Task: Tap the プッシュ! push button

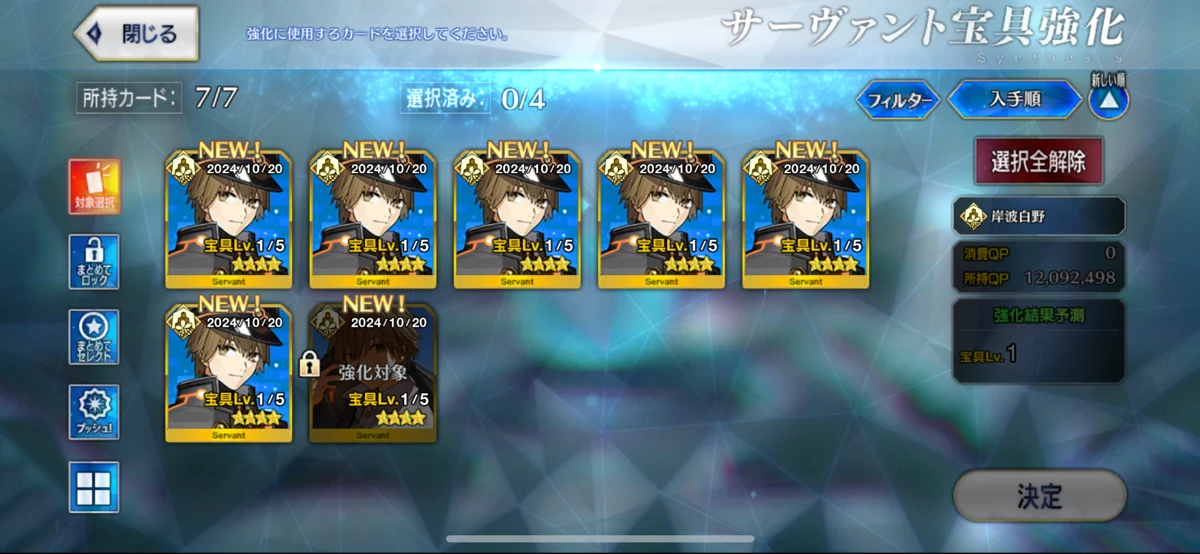Action: pyautogui.click(x=95, y=412)
